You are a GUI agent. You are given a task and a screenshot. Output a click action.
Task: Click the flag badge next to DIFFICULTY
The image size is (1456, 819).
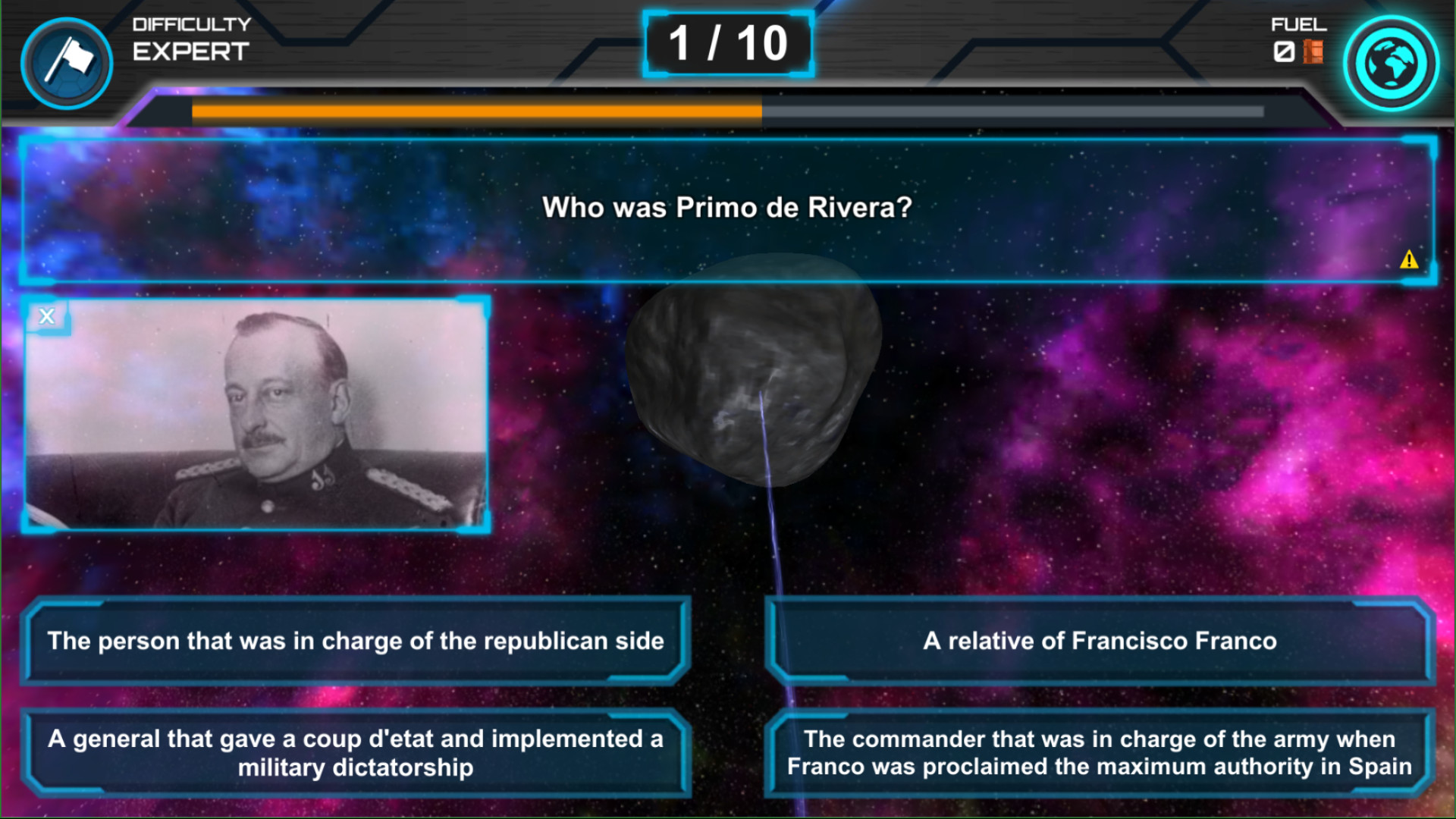pos(66,62)
